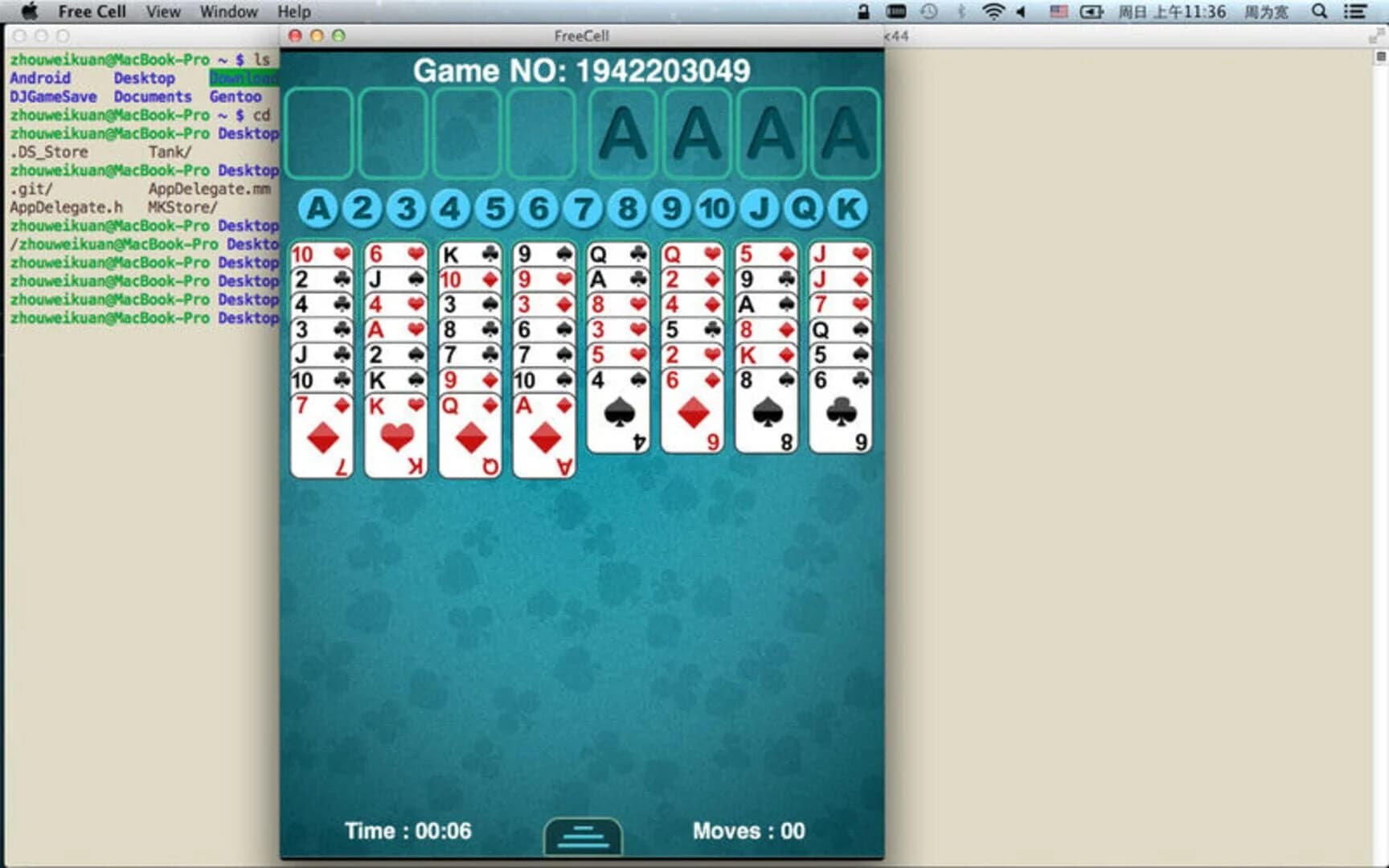Viewport: 1389px width, 868px height.
Task: Open the Free Cell menu
Action: tap(92, 11)
